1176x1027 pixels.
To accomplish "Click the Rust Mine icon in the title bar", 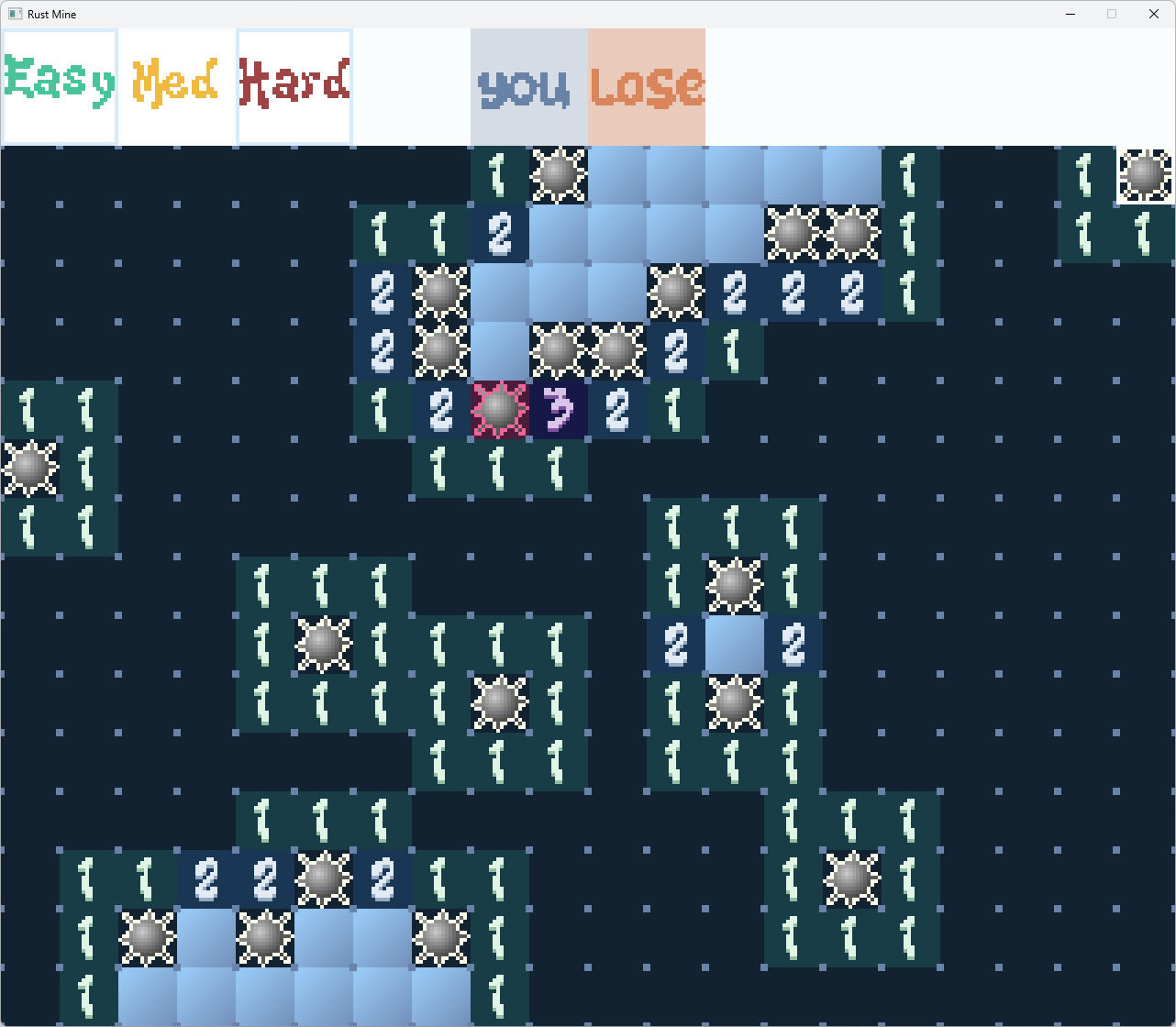I will 15,14.
